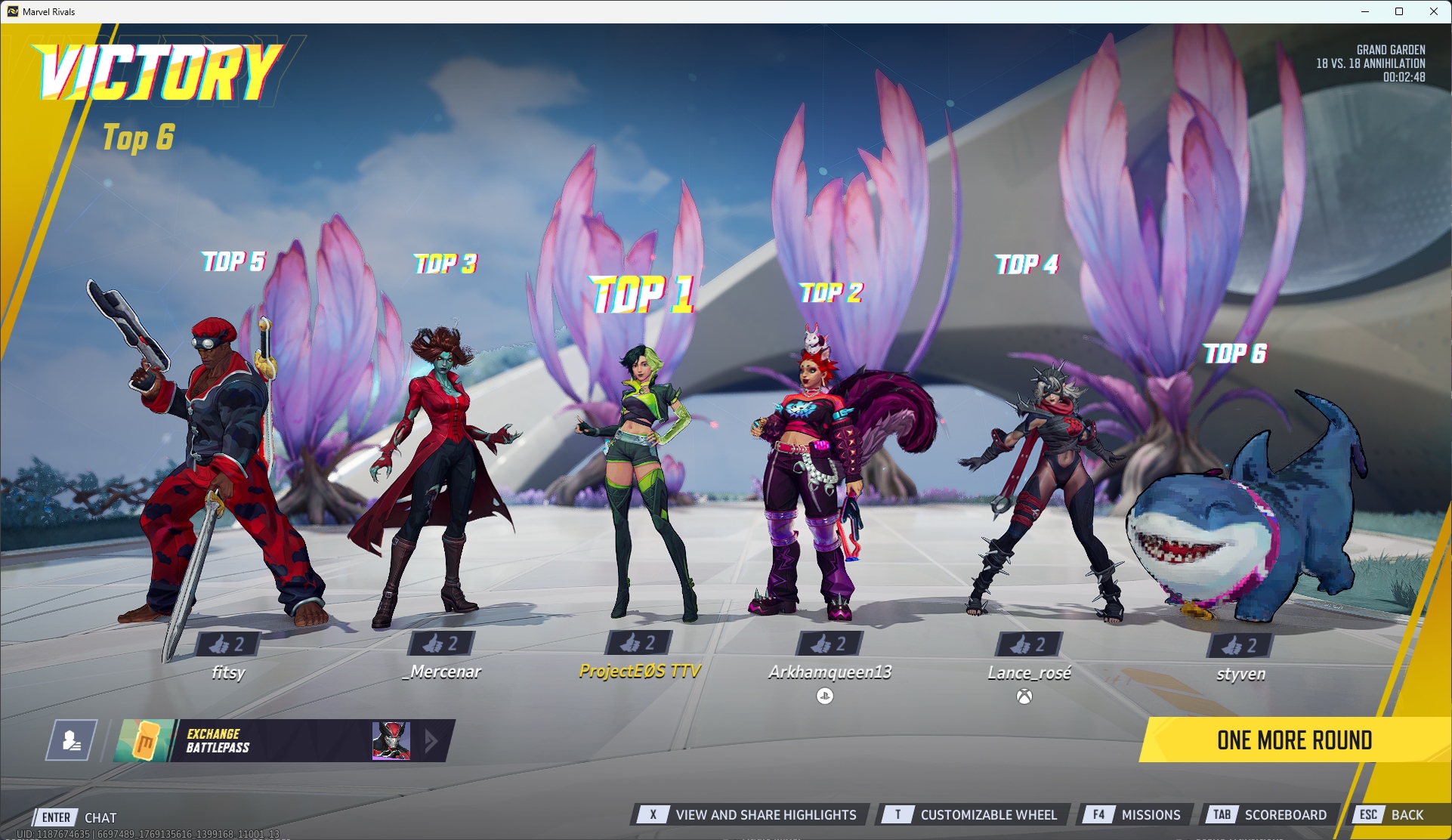Like Lance_rosé's performance
The image size is (1452, 840).
point(1029,644)
